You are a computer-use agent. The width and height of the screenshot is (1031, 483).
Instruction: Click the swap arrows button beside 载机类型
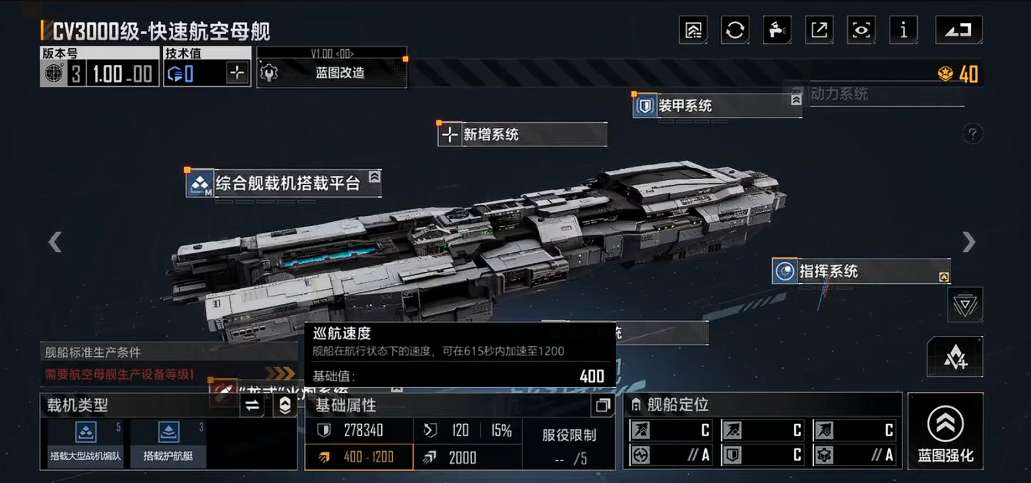pos(252,405)
